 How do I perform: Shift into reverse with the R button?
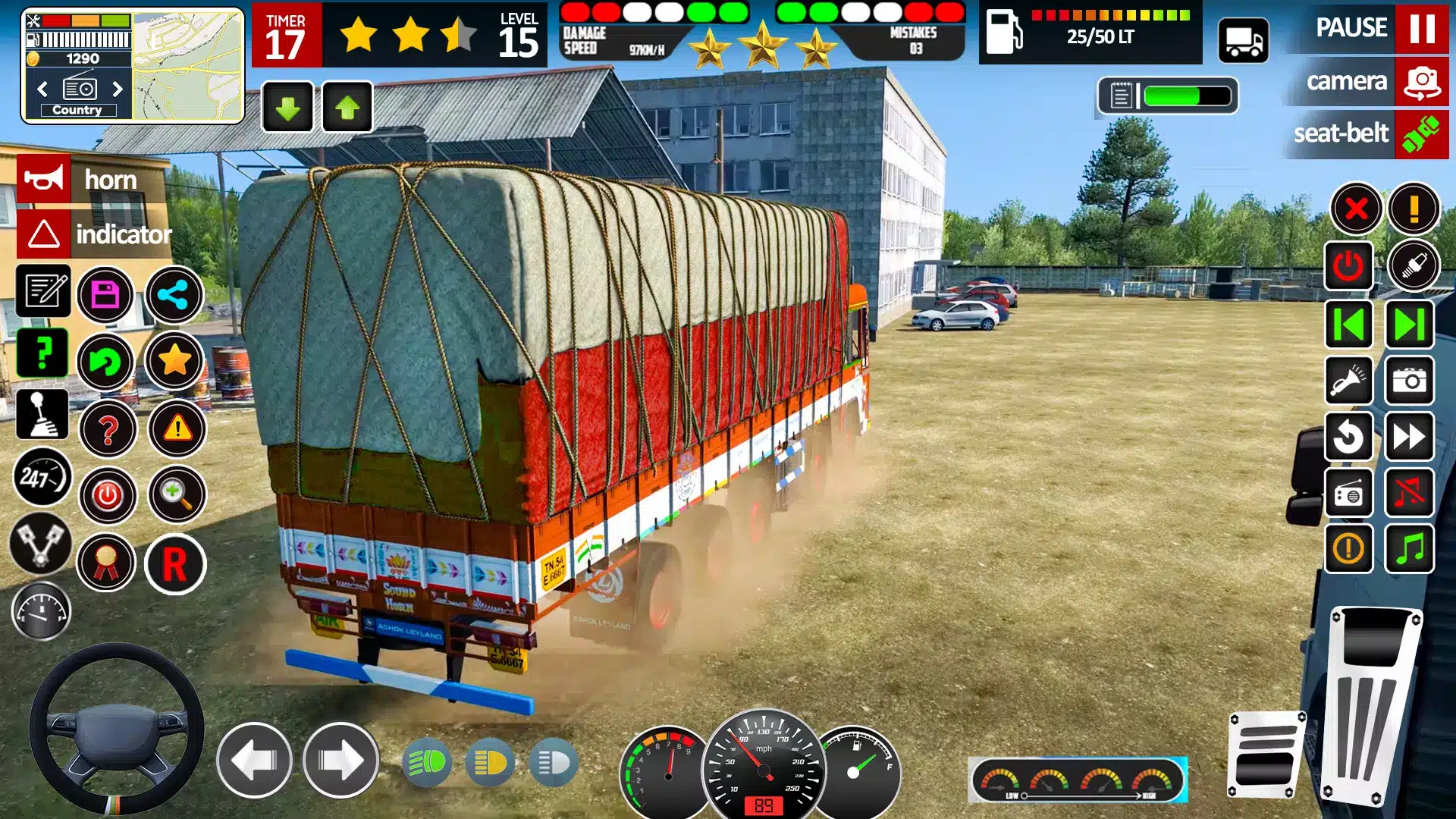click(174, 564)
